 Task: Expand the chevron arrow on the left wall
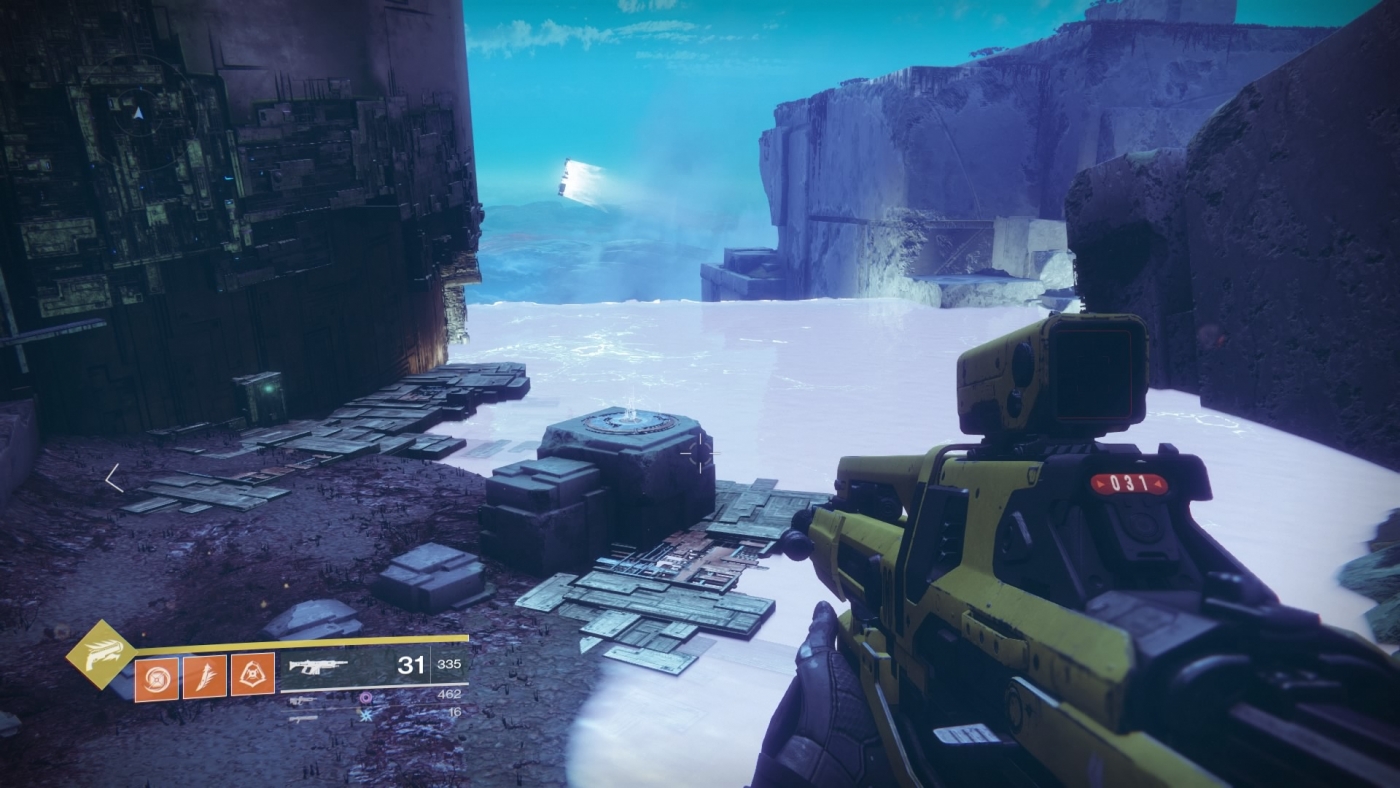coord(112,480)
